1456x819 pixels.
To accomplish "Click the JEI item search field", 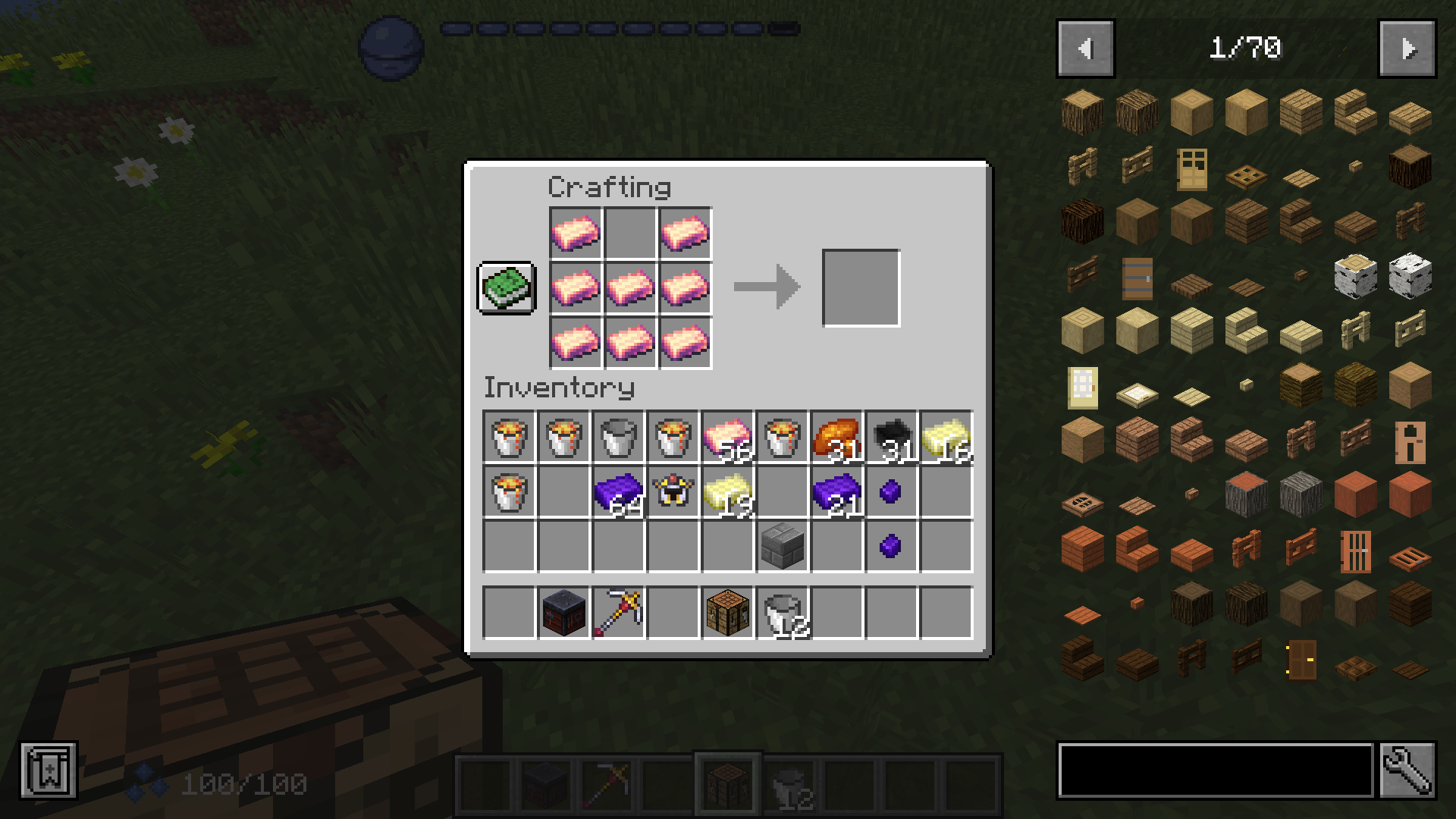I will click(x=1213, y=768).
